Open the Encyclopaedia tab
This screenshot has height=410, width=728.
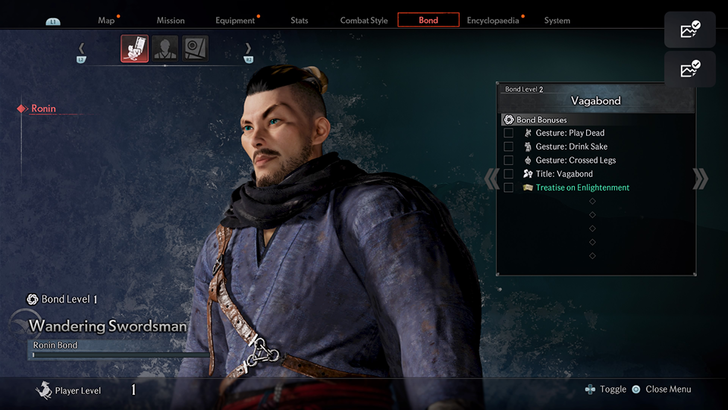coord(492,20)
